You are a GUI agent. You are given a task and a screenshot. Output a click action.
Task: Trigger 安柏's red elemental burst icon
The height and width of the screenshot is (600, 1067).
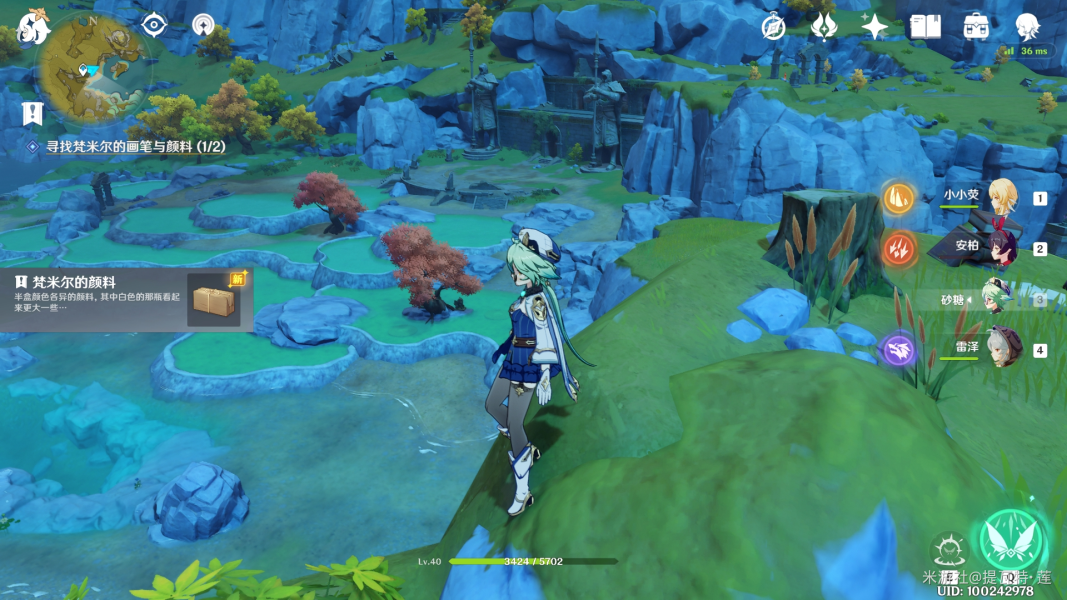pos(898,248)
